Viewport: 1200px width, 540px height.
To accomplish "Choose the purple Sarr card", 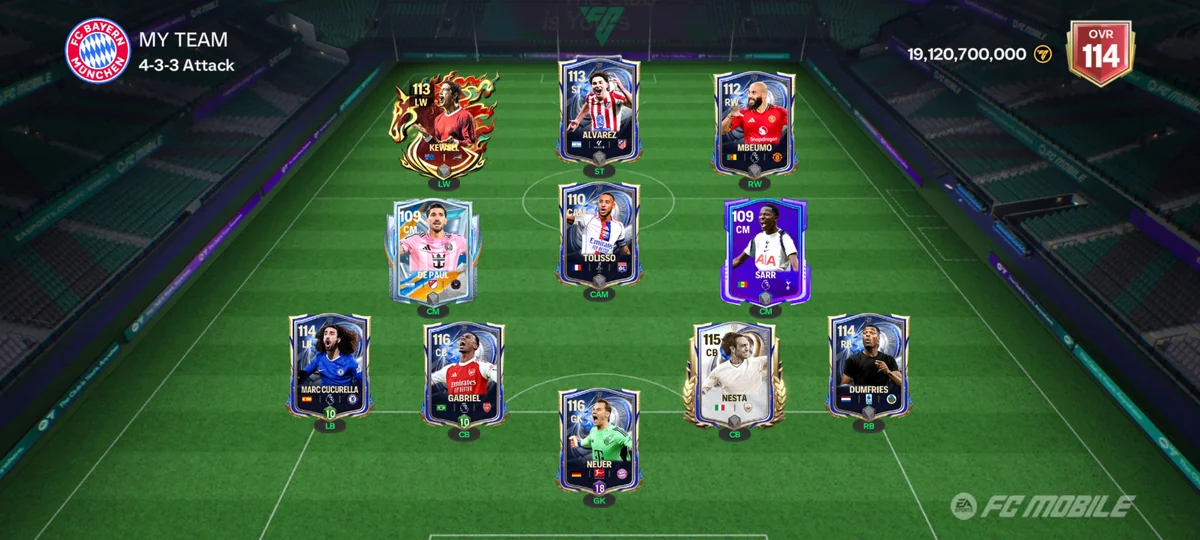I will (x=764, y=250).
